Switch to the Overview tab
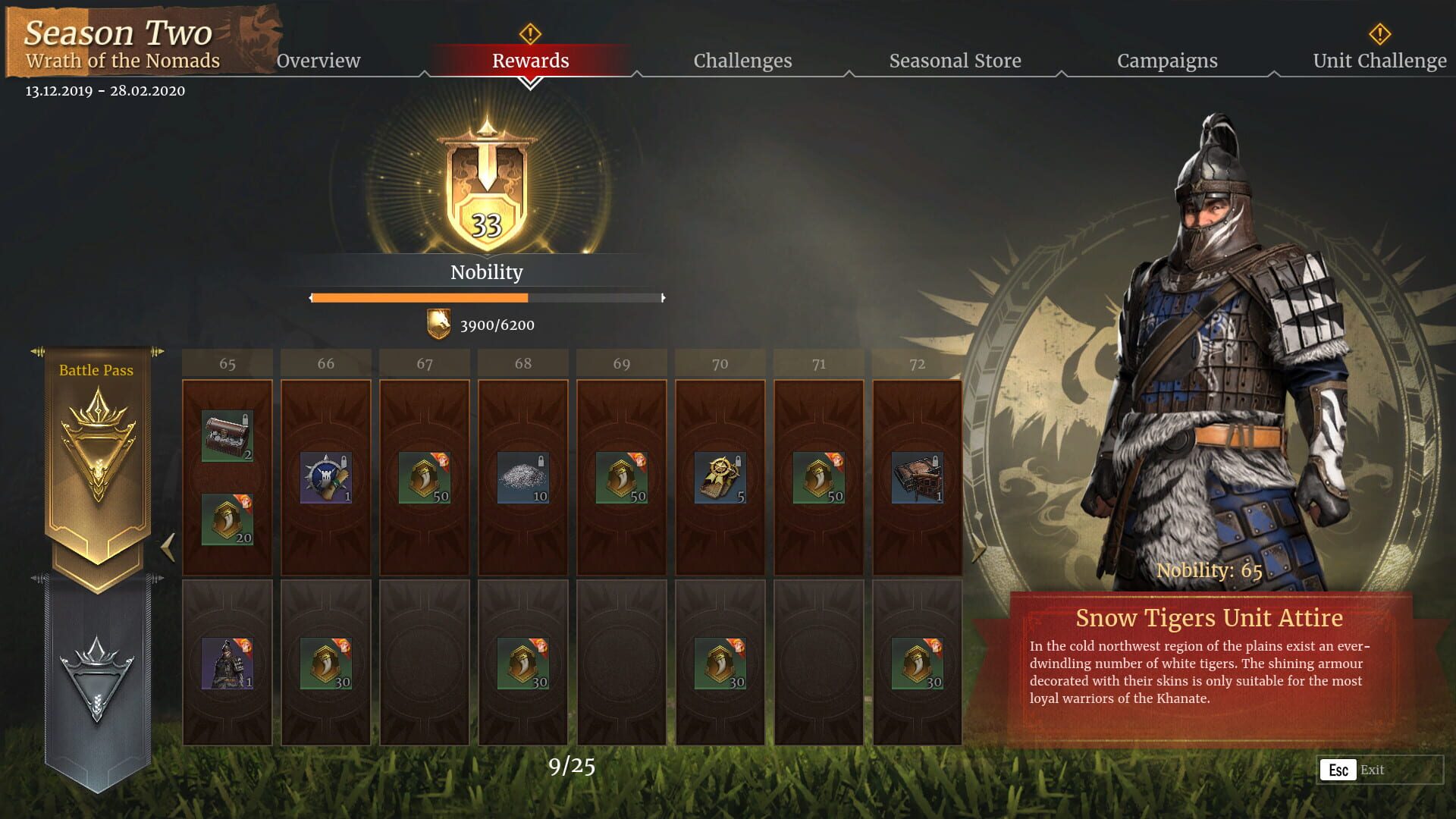This screenshot has height=819, width=1456. pos(318,60)
